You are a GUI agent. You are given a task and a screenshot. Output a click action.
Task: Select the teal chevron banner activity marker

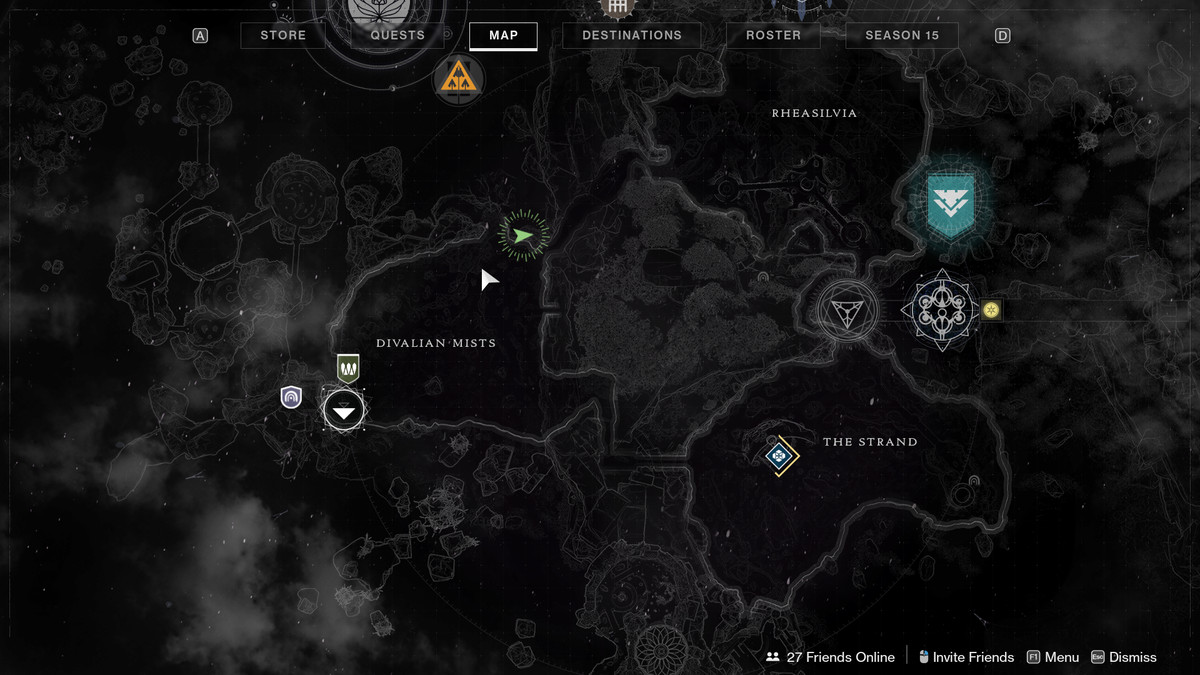coord(950,204)
